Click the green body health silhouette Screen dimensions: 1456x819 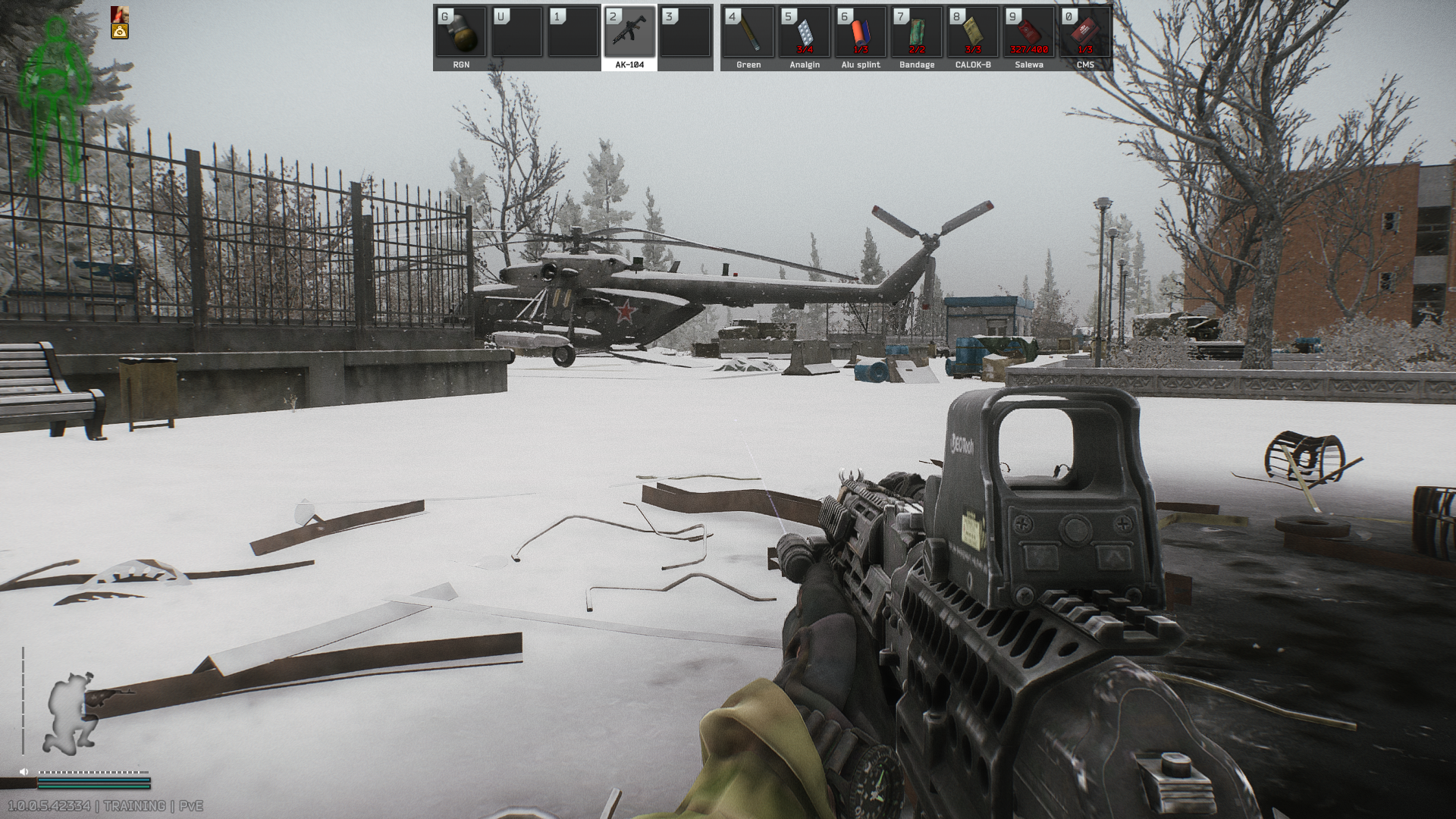click(56, 99)
